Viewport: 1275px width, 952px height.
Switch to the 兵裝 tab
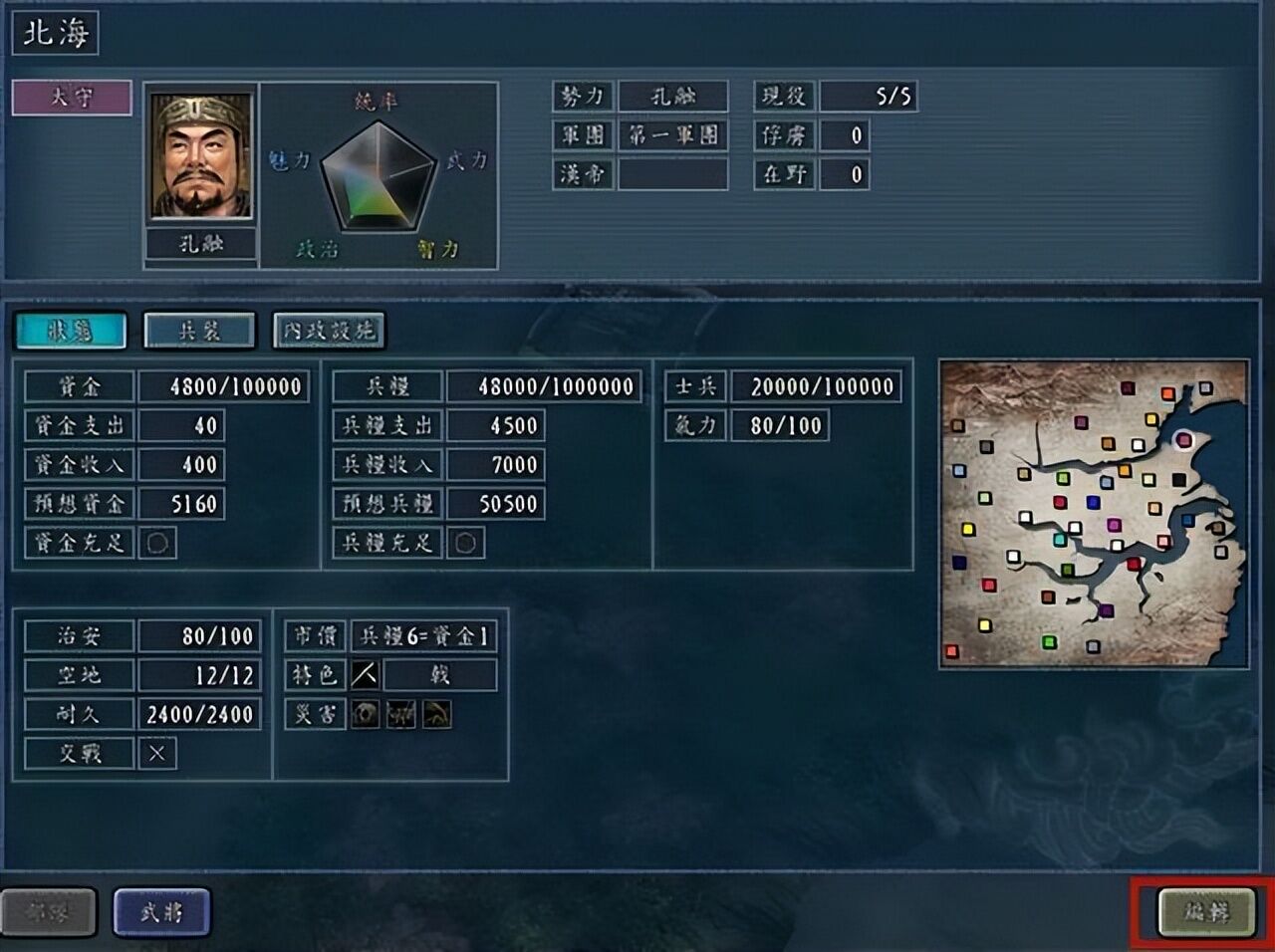(x=199, y=331)
